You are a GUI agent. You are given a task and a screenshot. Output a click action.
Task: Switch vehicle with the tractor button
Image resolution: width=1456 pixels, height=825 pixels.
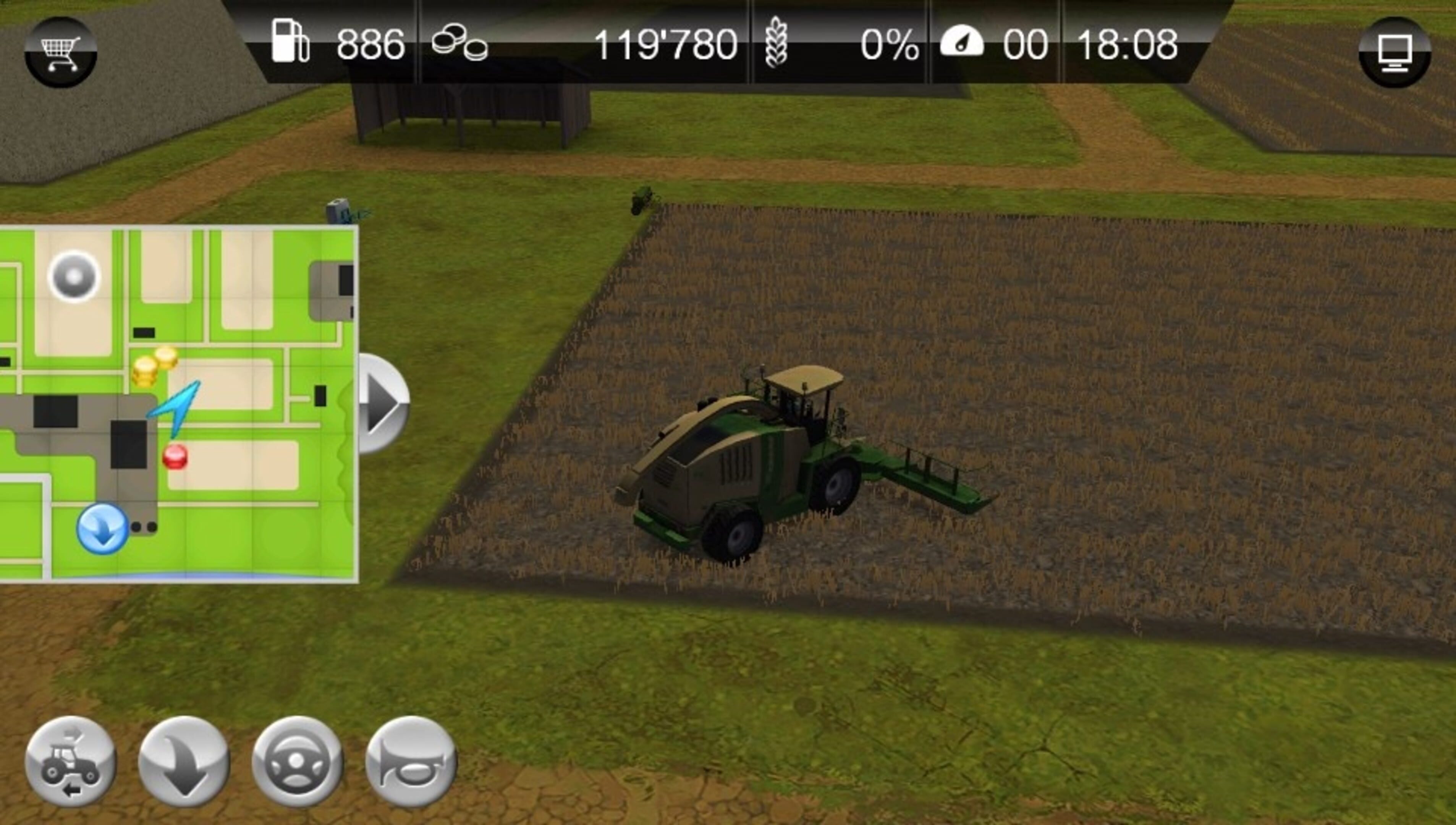click(x=71, y=761)
